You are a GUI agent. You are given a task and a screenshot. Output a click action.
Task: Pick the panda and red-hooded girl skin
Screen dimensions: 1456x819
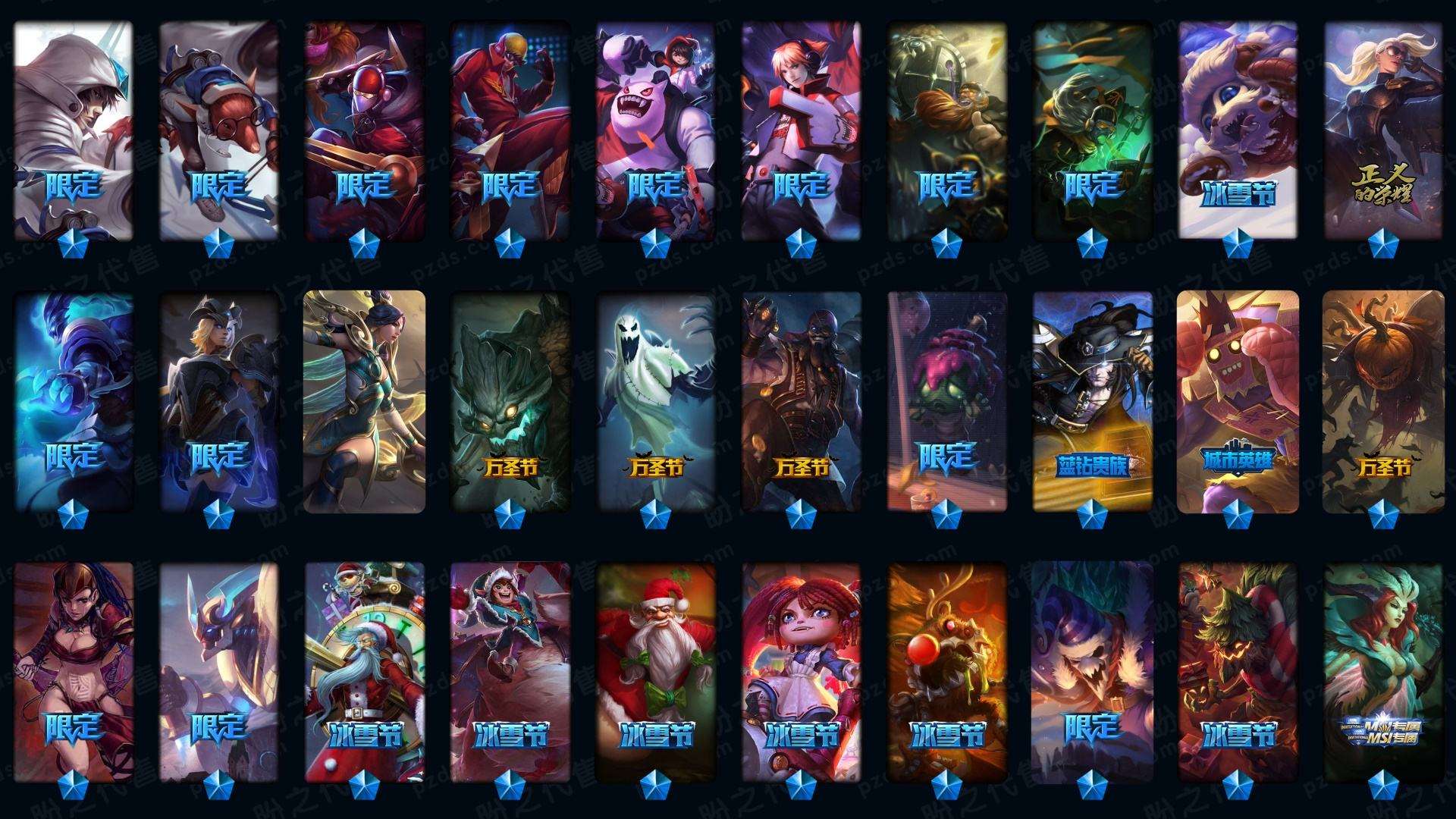(655, 129)
